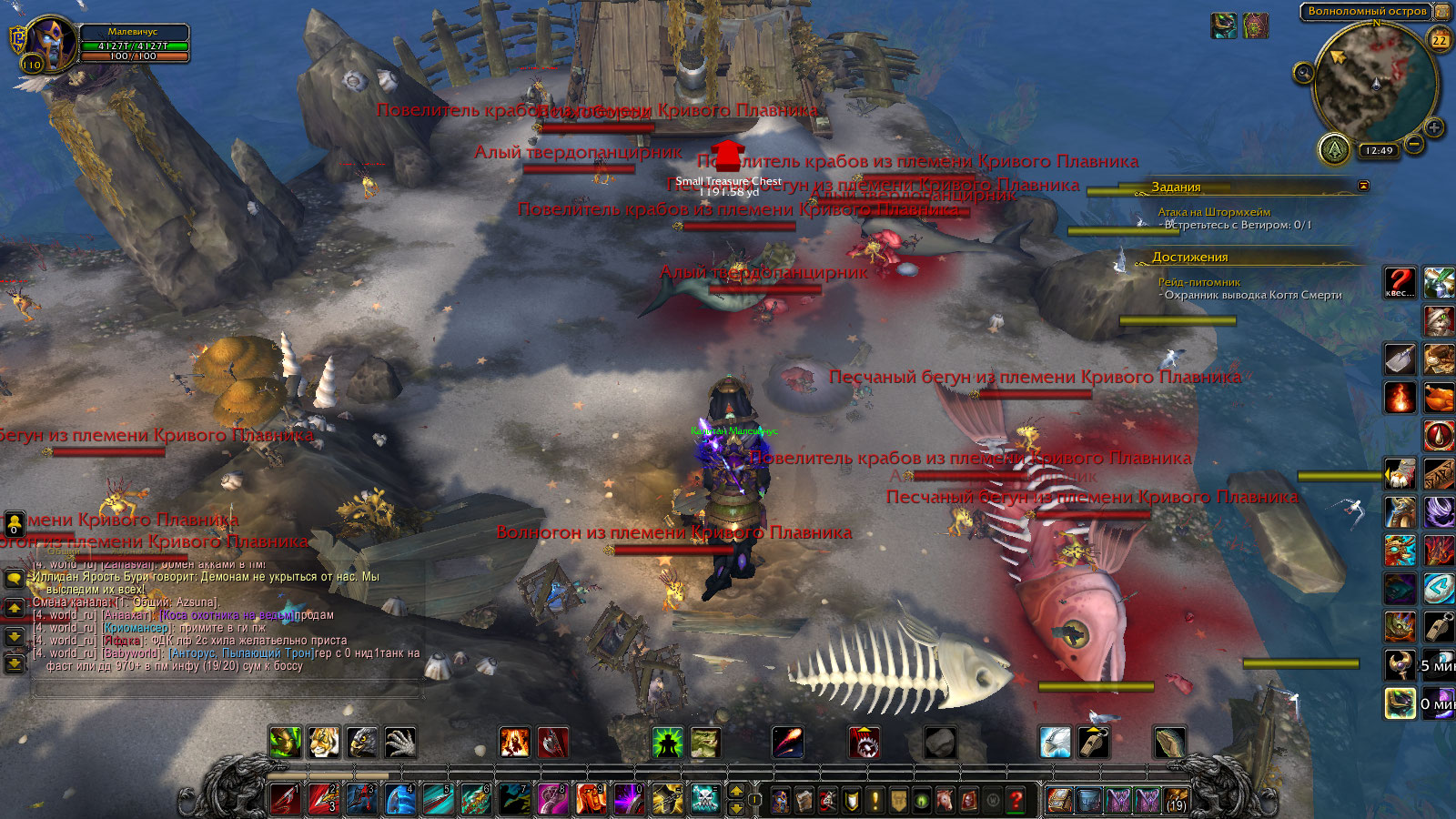
Task: Switch action bar page with up arrow
Action: click(737, 791)
